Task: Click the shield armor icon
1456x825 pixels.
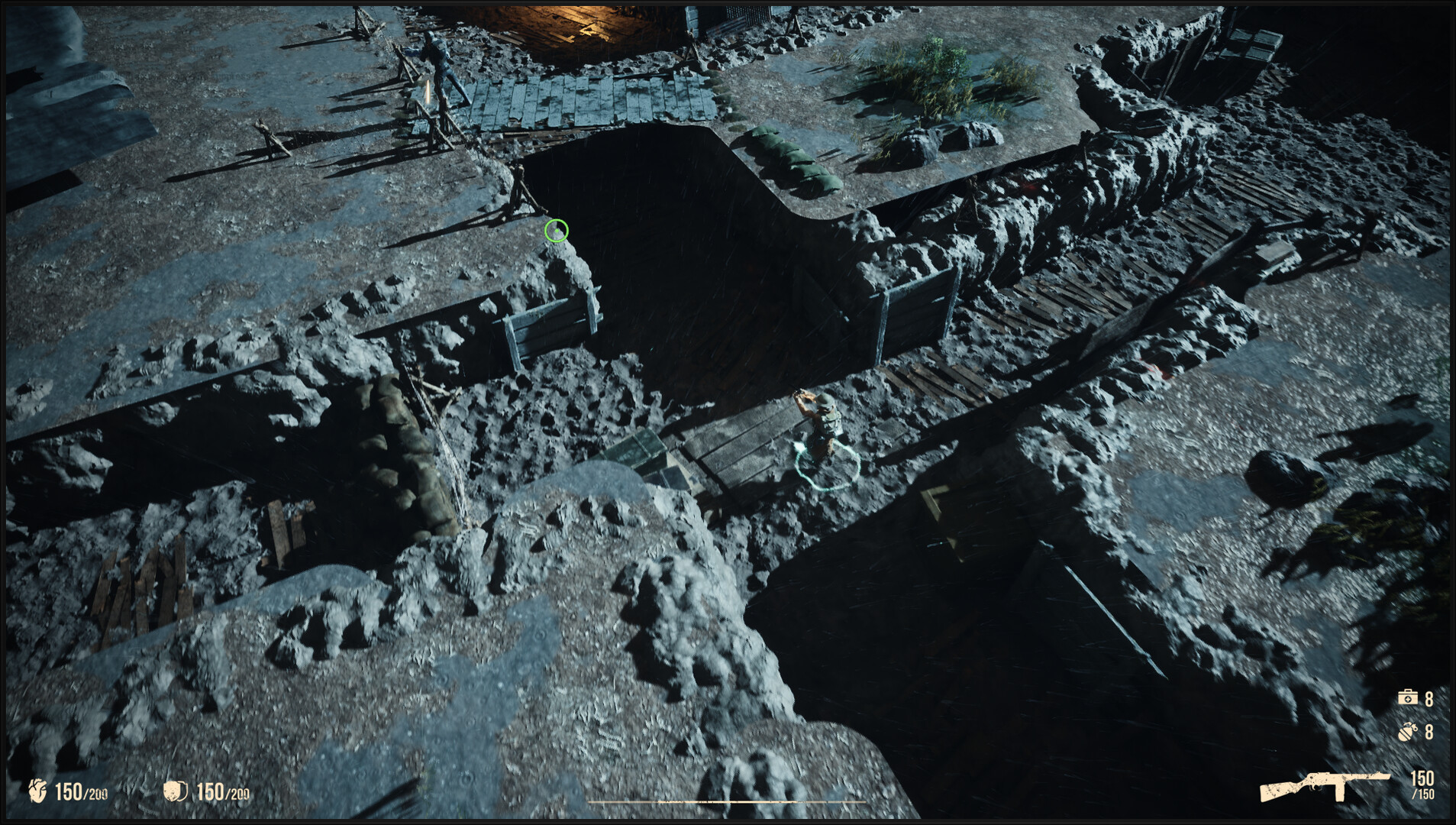Action: click(x=174, y=789)
